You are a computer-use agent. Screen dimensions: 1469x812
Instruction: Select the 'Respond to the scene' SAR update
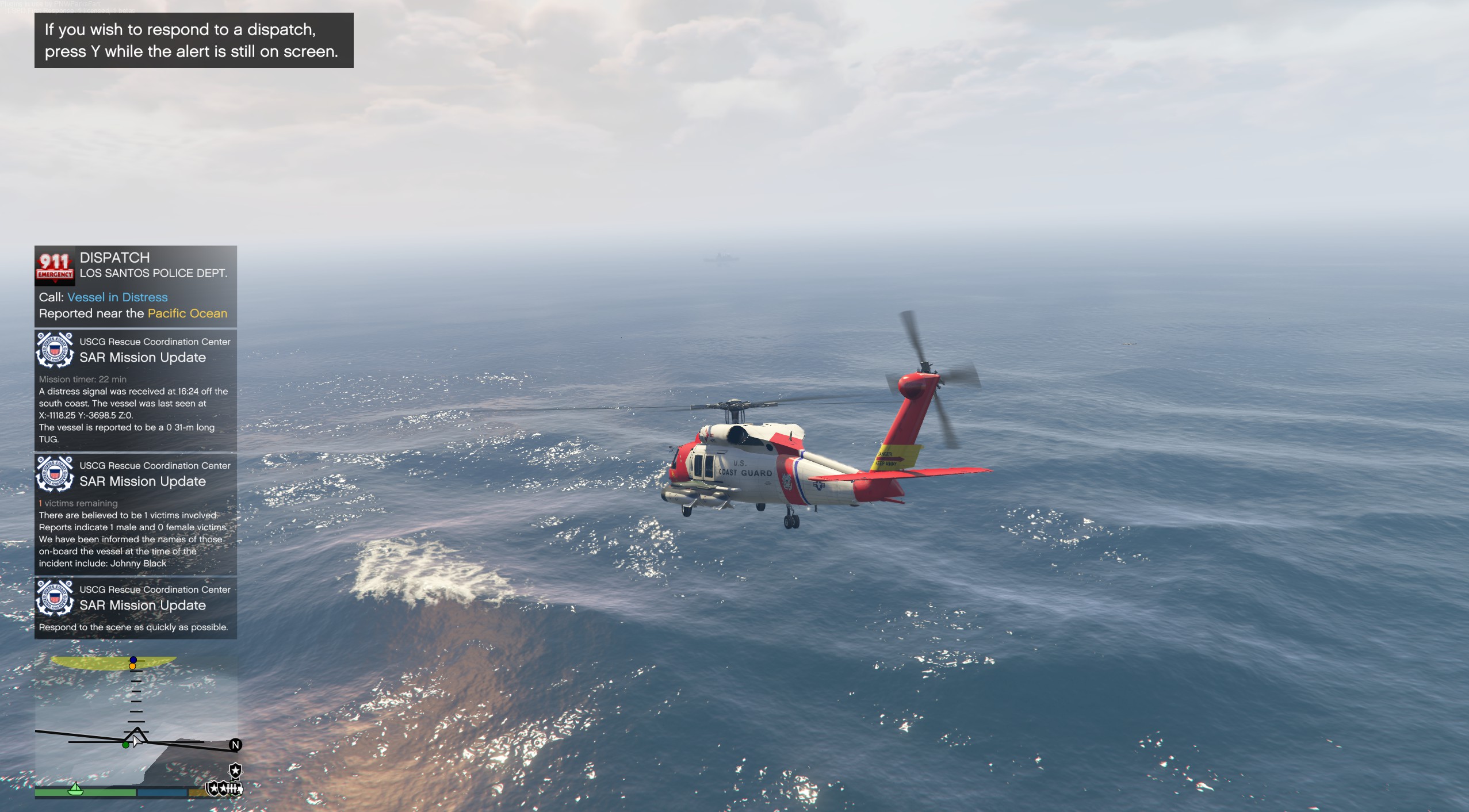coord(135,608)
